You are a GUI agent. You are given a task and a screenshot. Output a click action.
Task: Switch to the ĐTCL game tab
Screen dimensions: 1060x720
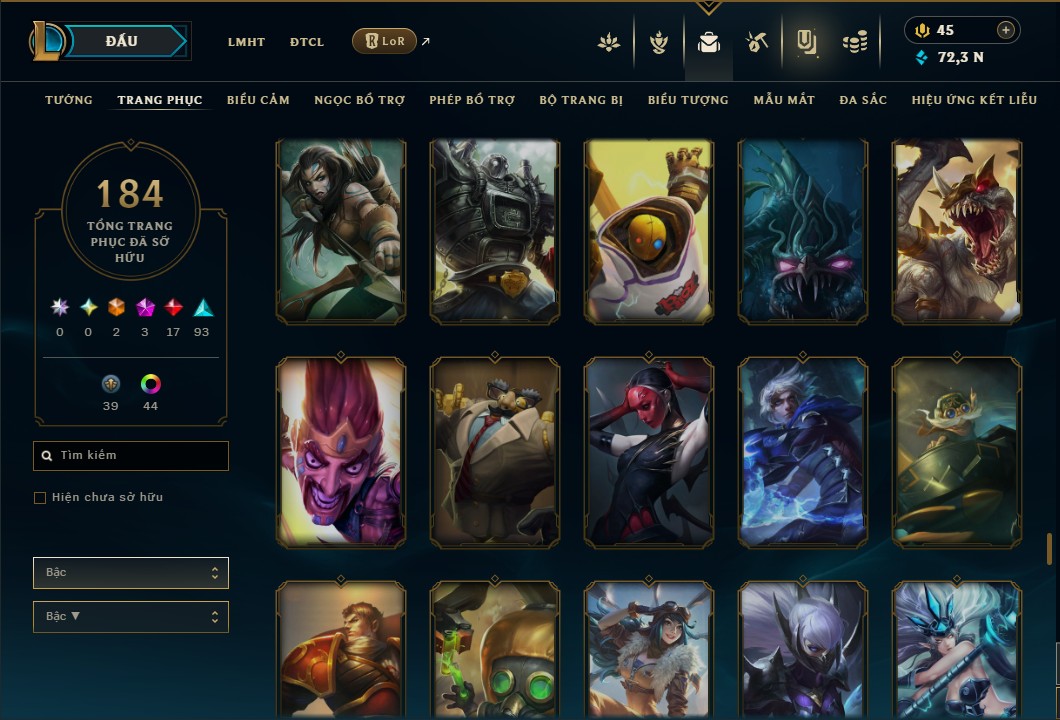tap(307, 42)
